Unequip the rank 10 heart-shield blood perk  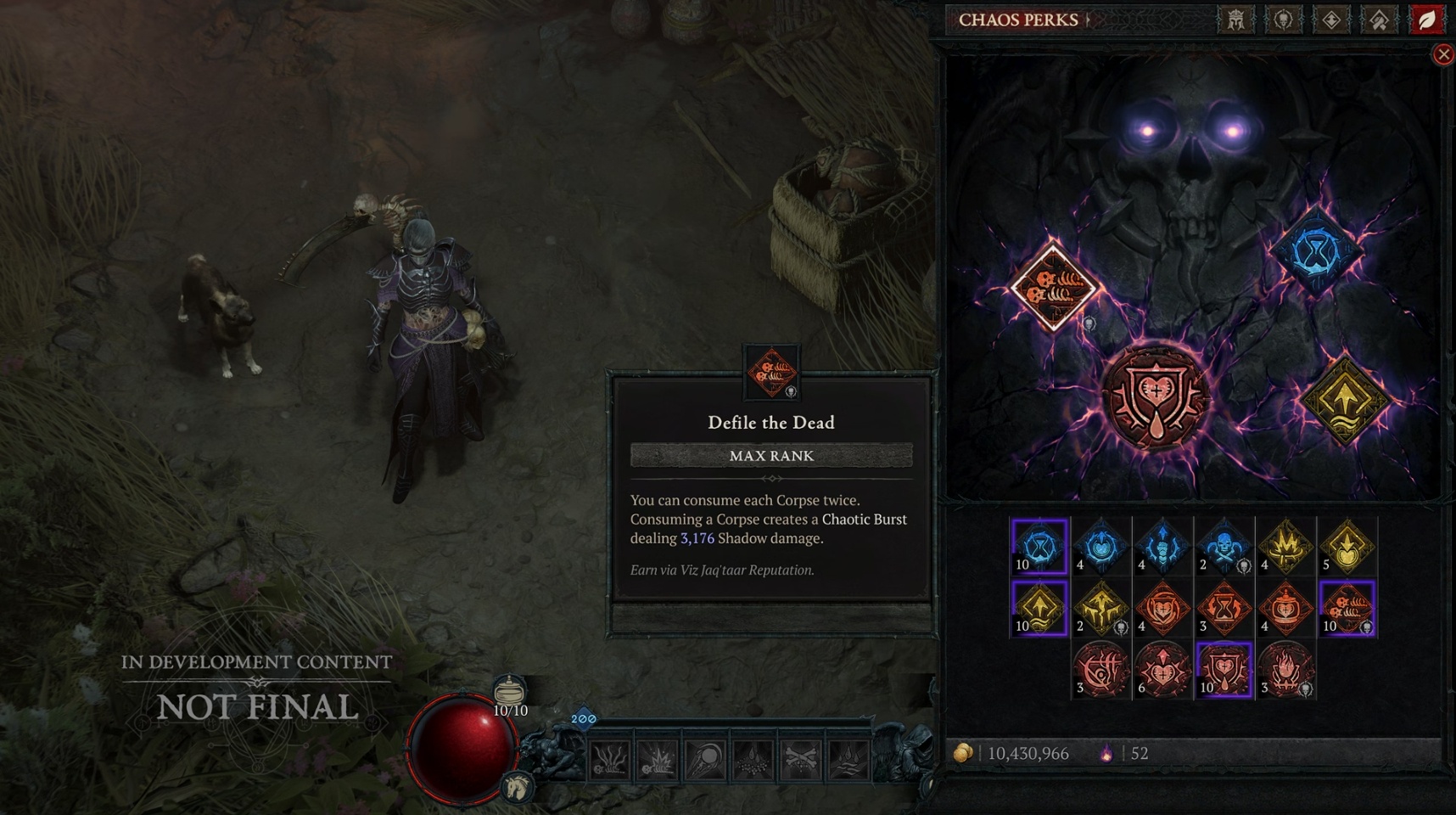[x=1224, y=671]
